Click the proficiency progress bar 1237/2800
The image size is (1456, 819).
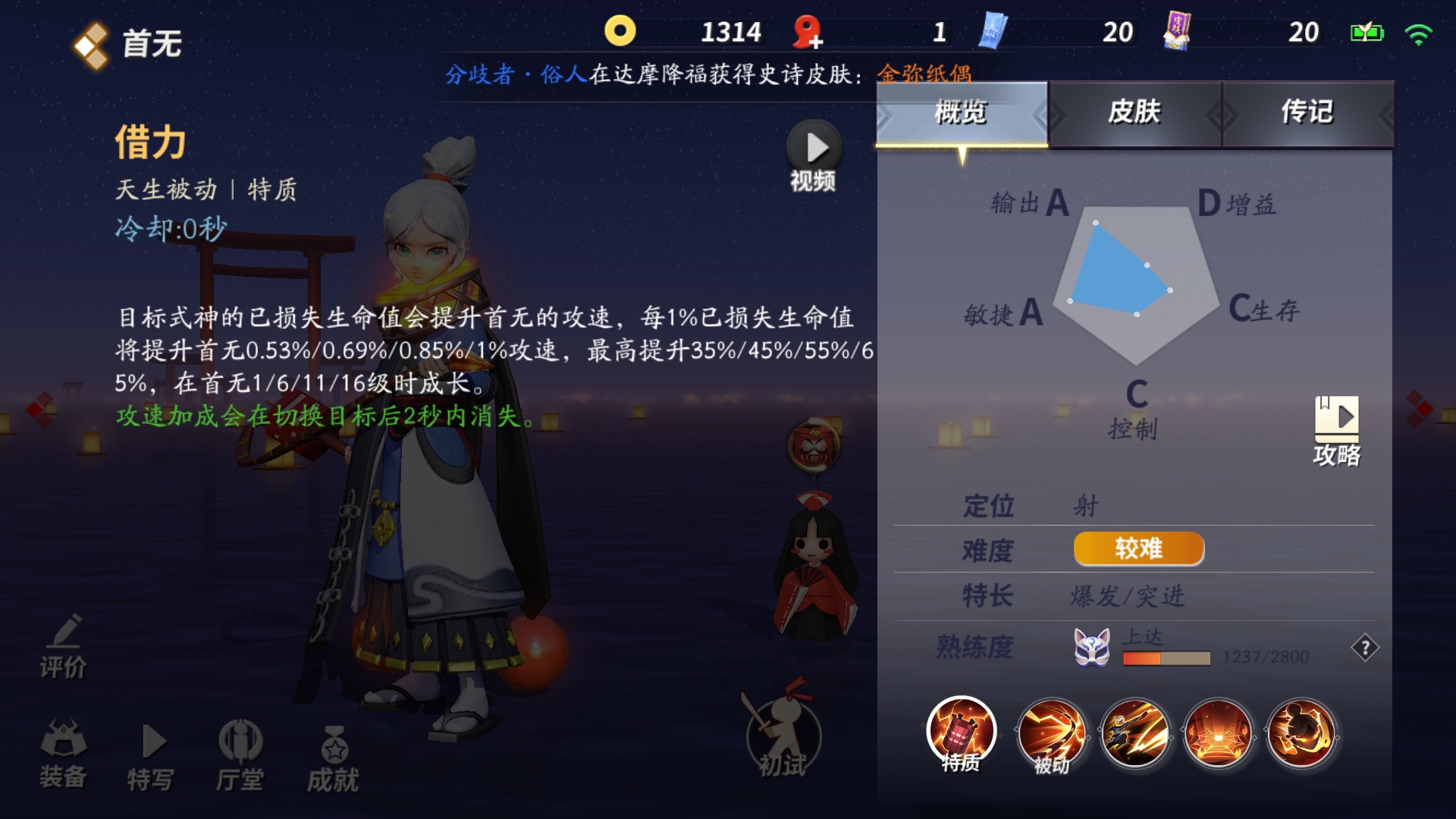[1168, 660]
